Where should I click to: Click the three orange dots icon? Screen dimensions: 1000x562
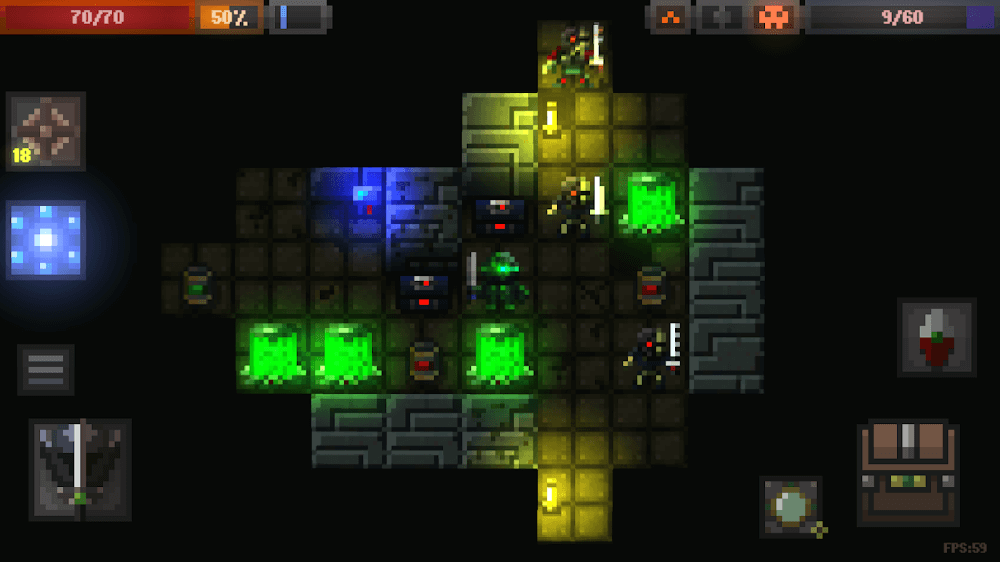pos(671,17)
